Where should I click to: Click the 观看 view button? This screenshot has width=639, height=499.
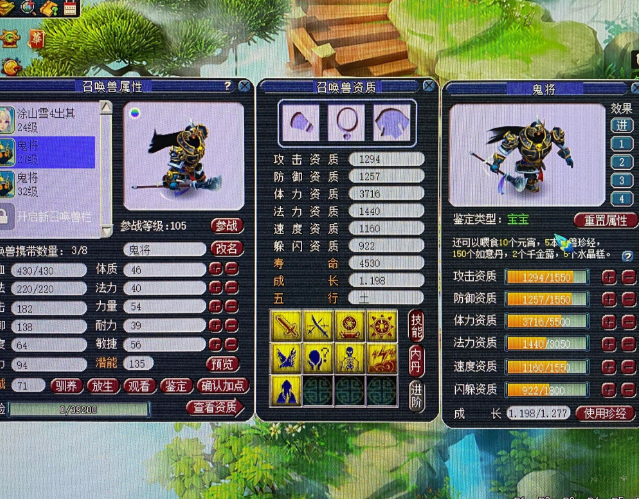click(138, 385)
